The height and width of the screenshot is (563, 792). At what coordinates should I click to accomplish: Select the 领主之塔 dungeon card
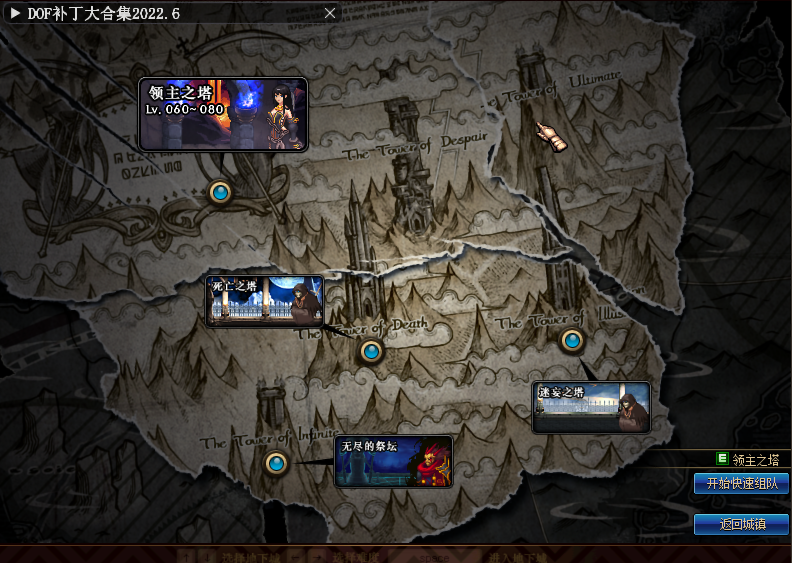pos(222,114)
